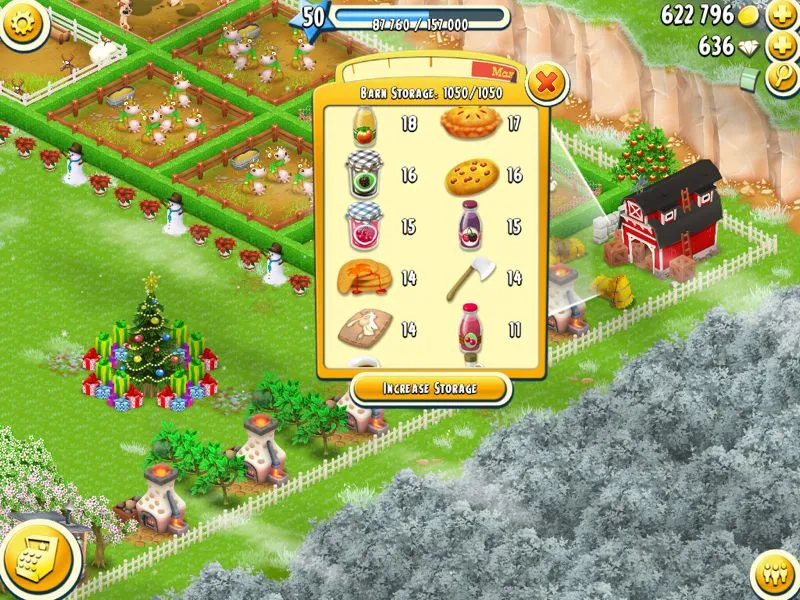Buy diamonds using the plus button
800x600 pixels.
[x=781, y=47]
